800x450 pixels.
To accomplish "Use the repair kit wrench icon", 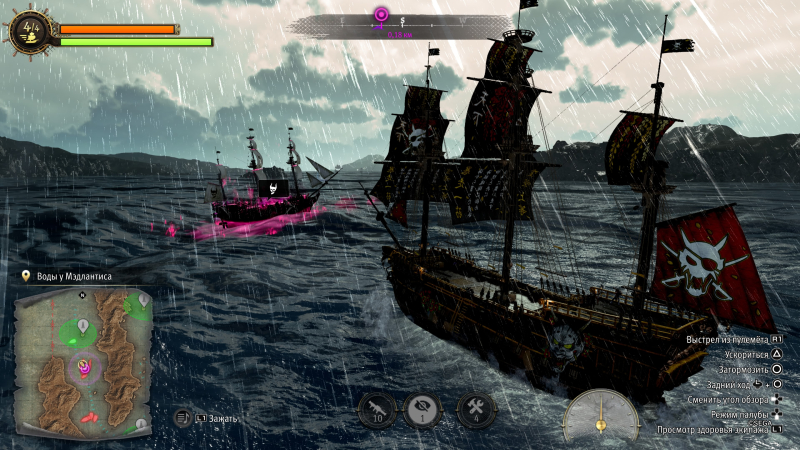I will (x=476, y=408).
